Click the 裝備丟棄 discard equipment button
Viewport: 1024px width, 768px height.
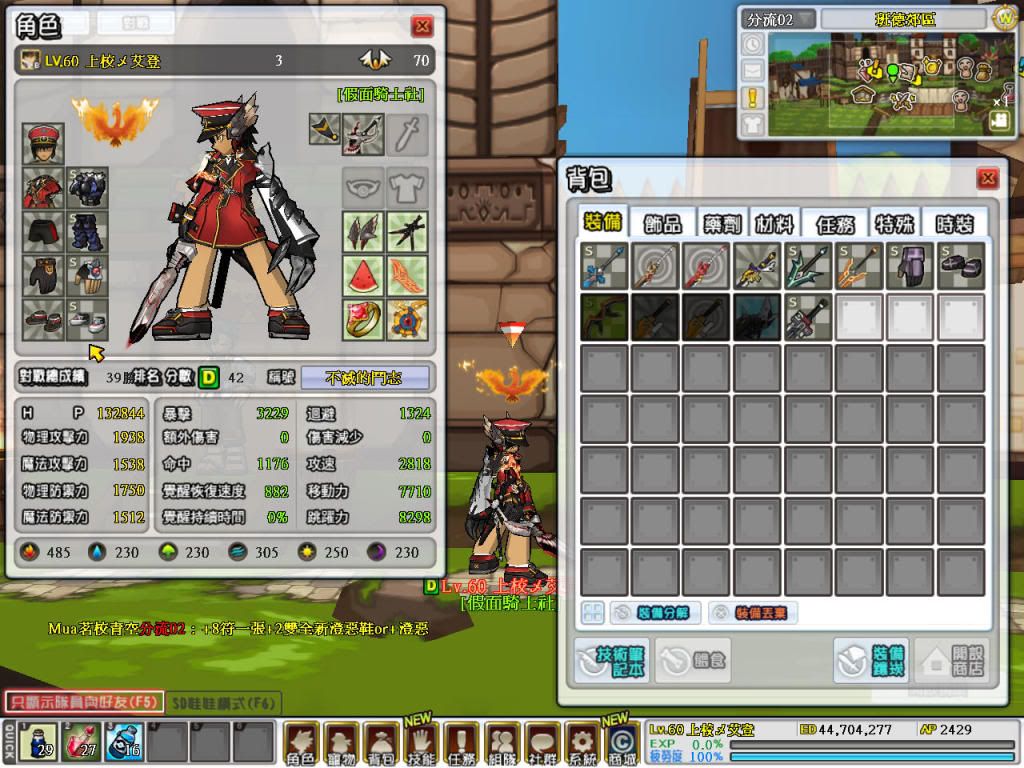coord(753,613)
